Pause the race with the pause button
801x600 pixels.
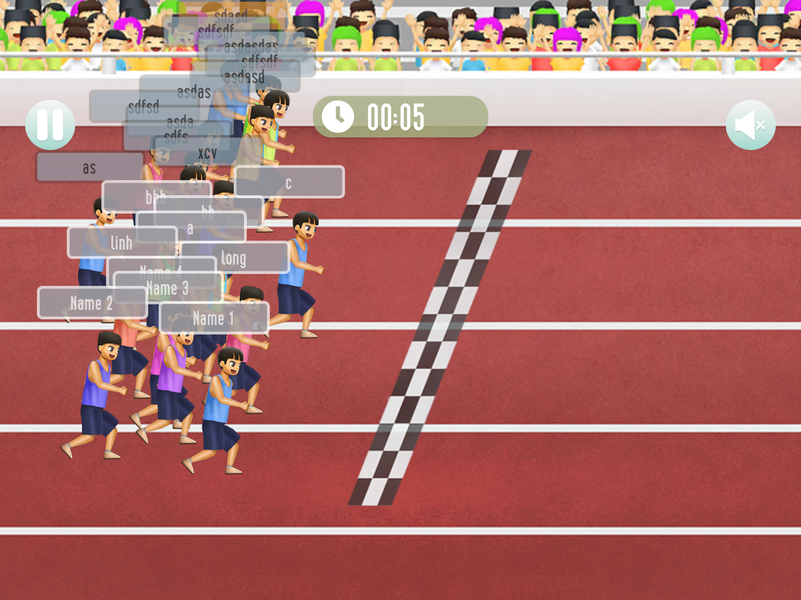(x=50, y=125)
